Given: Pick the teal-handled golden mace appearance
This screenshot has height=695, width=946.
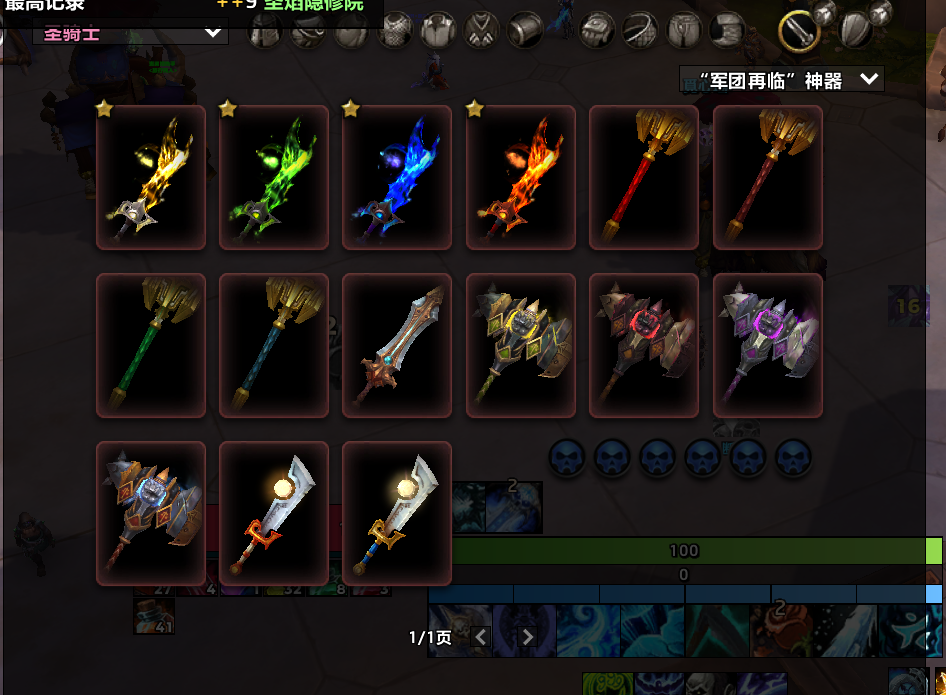Looking at the screenshot, I should 274,345.
